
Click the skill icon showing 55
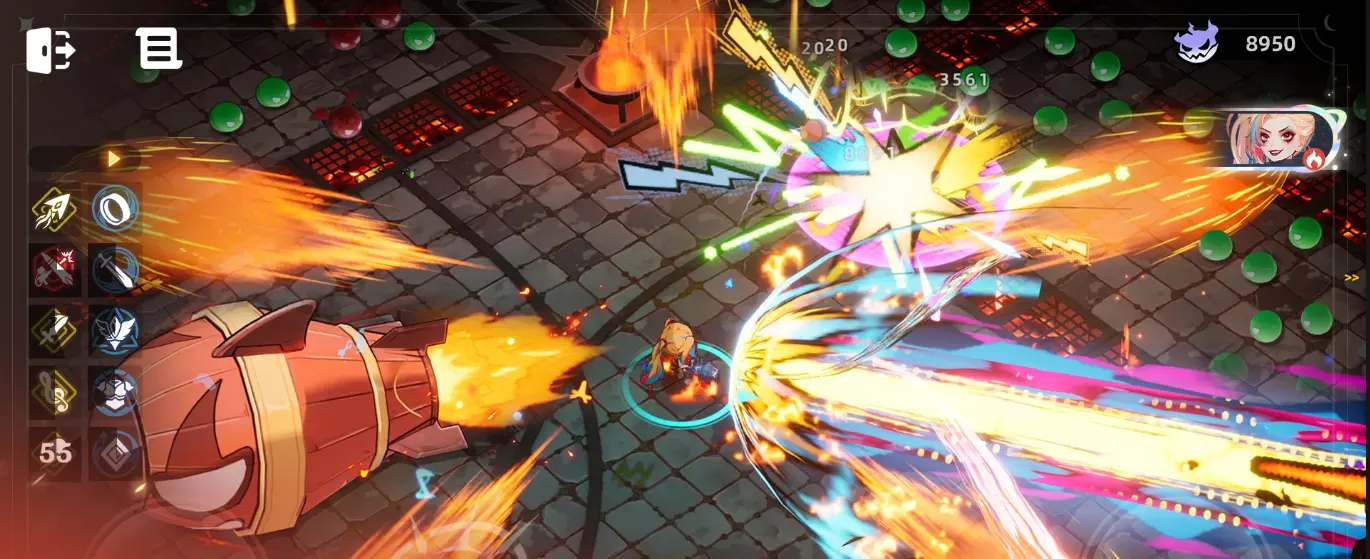(x=55, y=452)
